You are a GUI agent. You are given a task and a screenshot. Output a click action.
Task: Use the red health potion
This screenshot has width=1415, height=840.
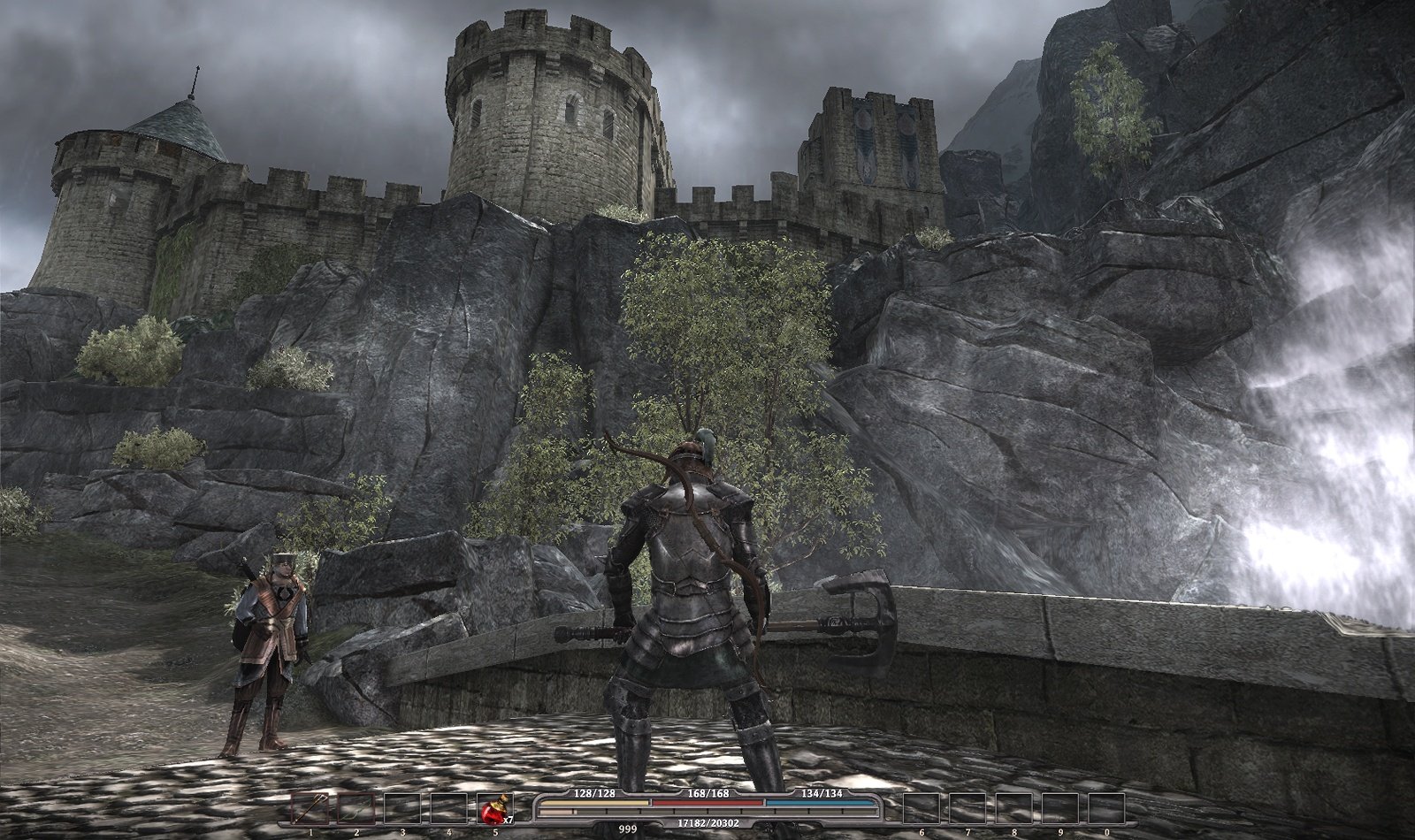point(494,808)
